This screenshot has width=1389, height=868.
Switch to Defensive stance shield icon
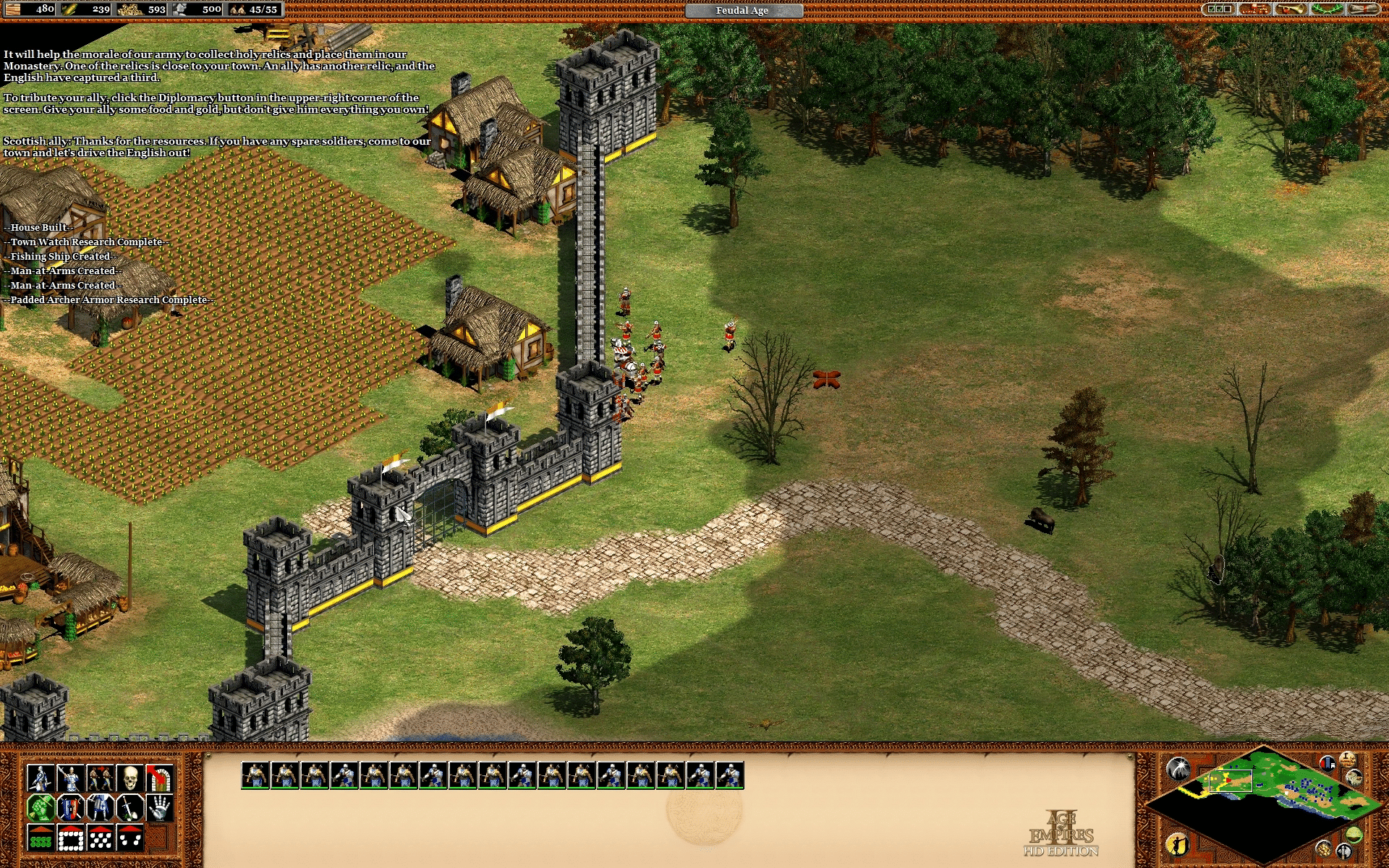(70, 808)
